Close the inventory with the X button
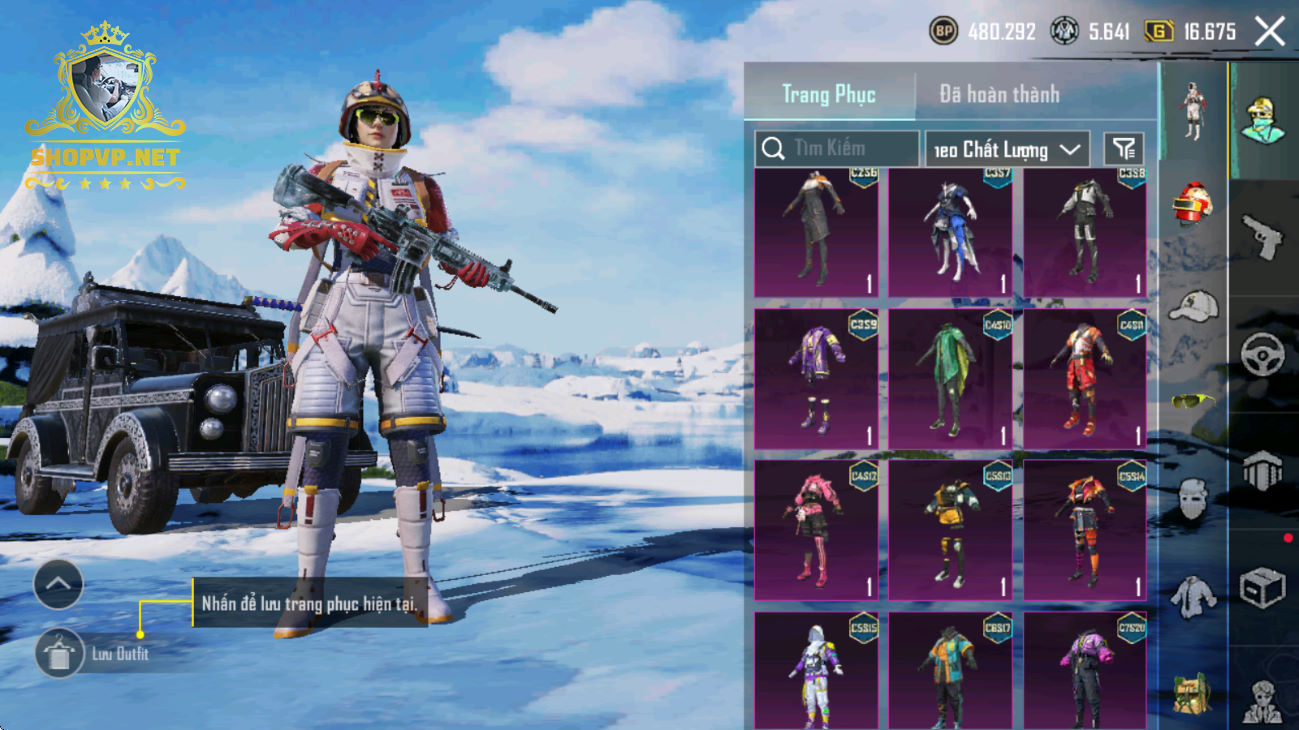 [x=1270, y=32]
